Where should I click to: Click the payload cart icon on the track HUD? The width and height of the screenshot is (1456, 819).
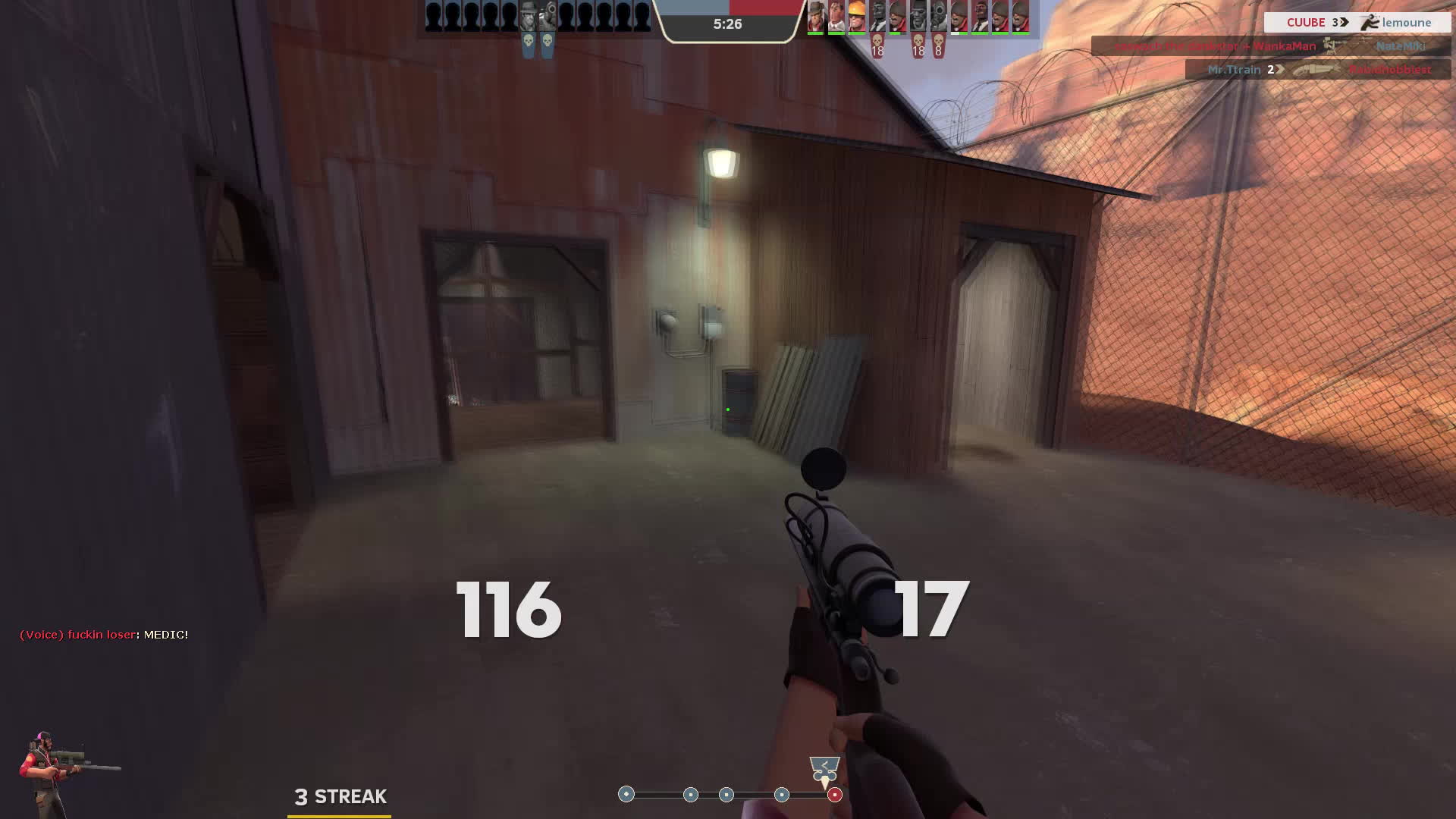click(x=823, y=767)
